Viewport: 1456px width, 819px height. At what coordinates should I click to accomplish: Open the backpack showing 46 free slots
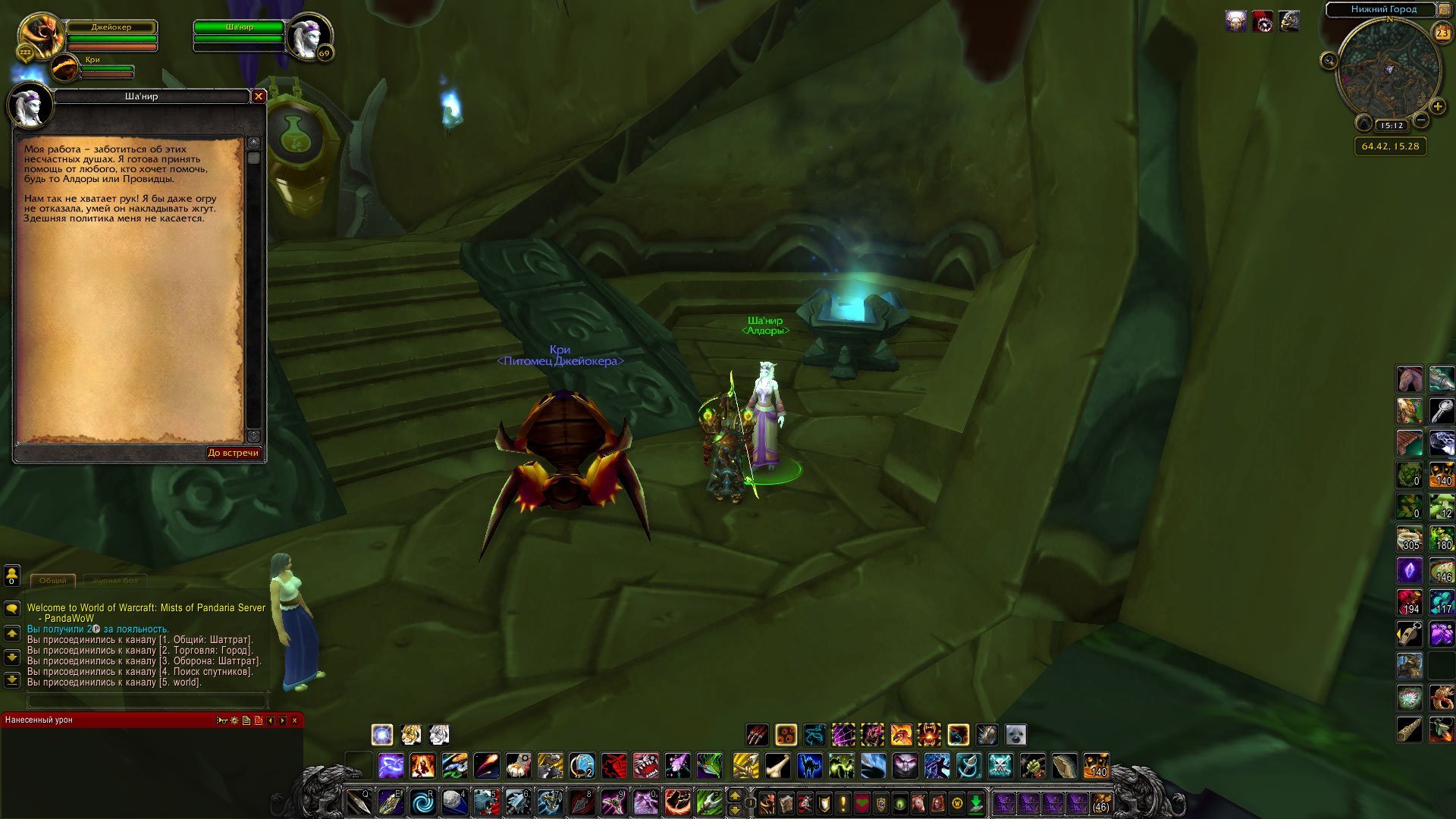[x=1100, y=803]
